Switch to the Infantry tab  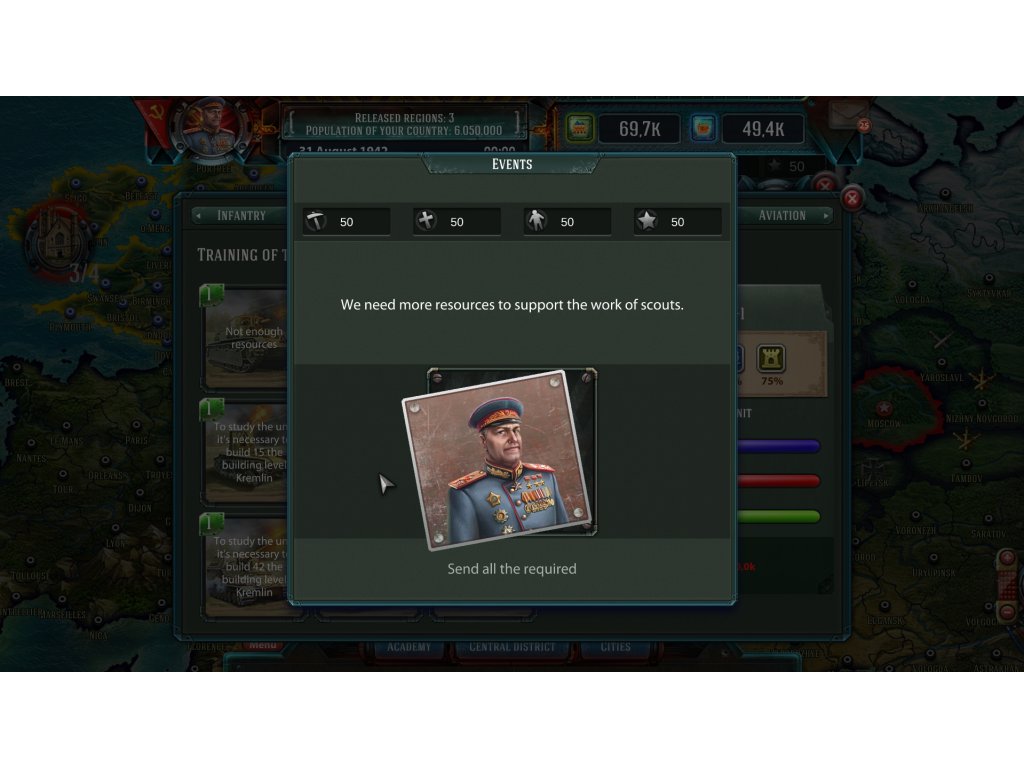coord(241,215)
